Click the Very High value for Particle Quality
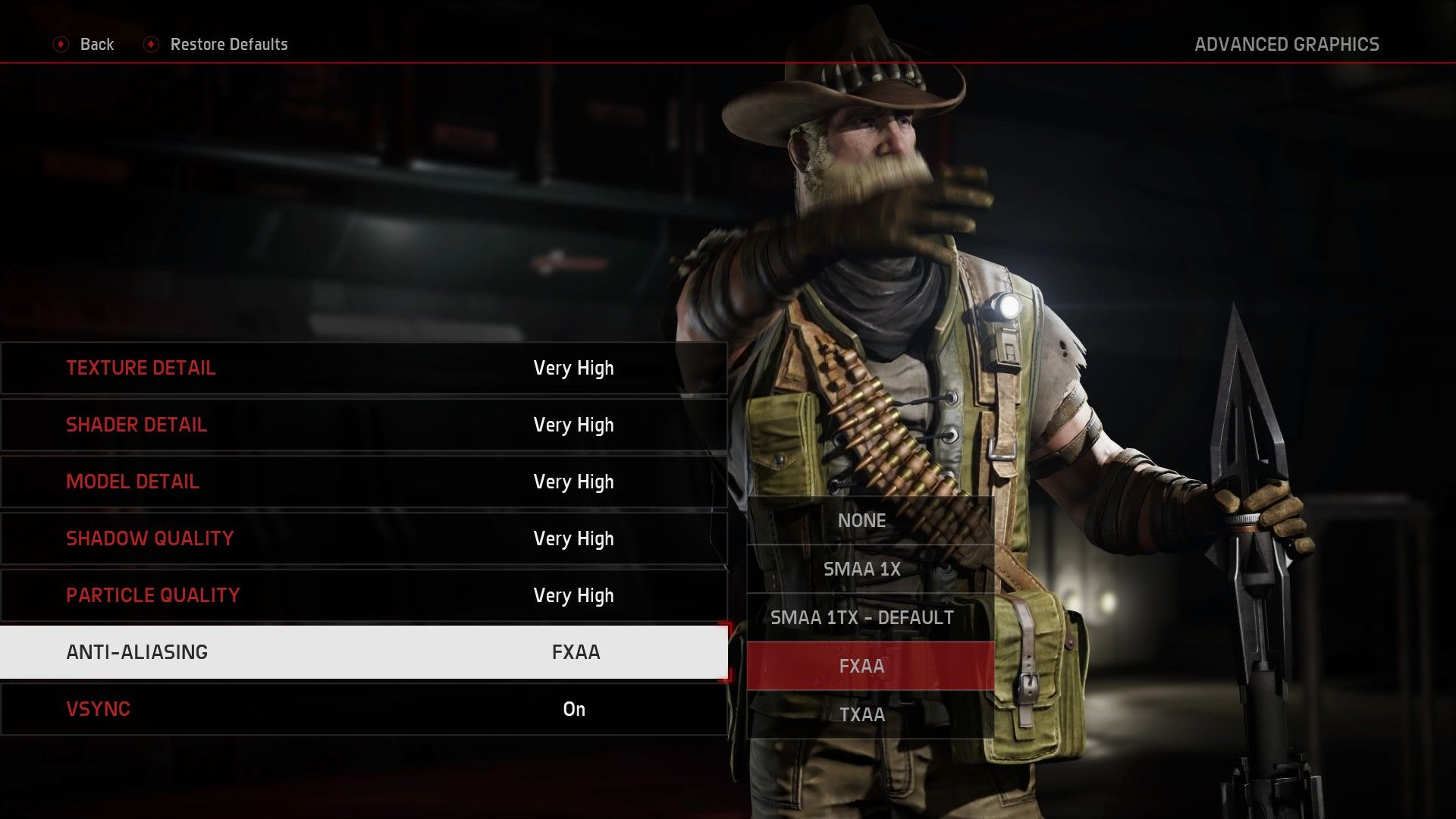Screen dimensions: 1456x819 (x=573, y=595)
